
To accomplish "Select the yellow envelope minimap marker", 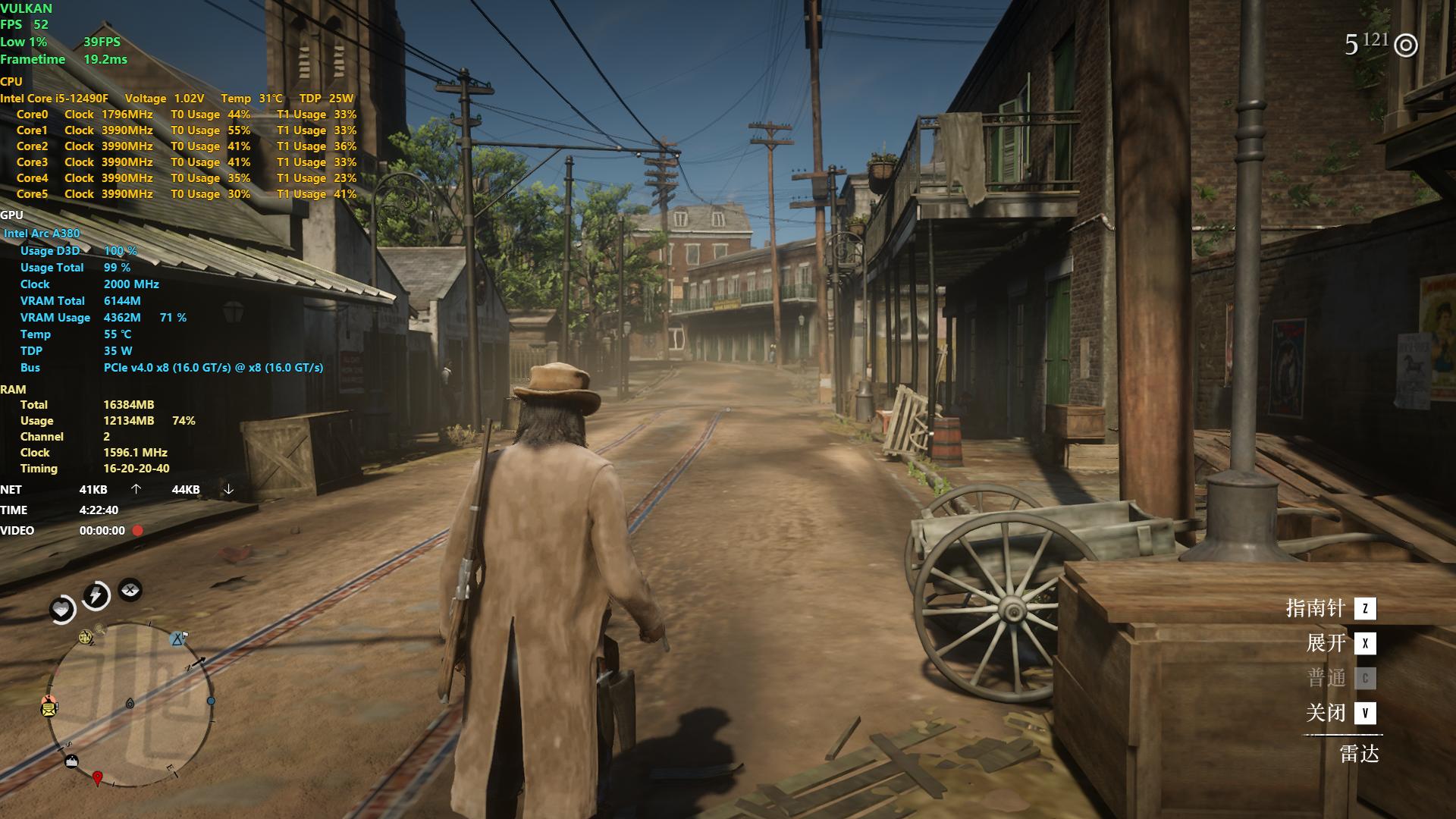I will coord(49,708).
